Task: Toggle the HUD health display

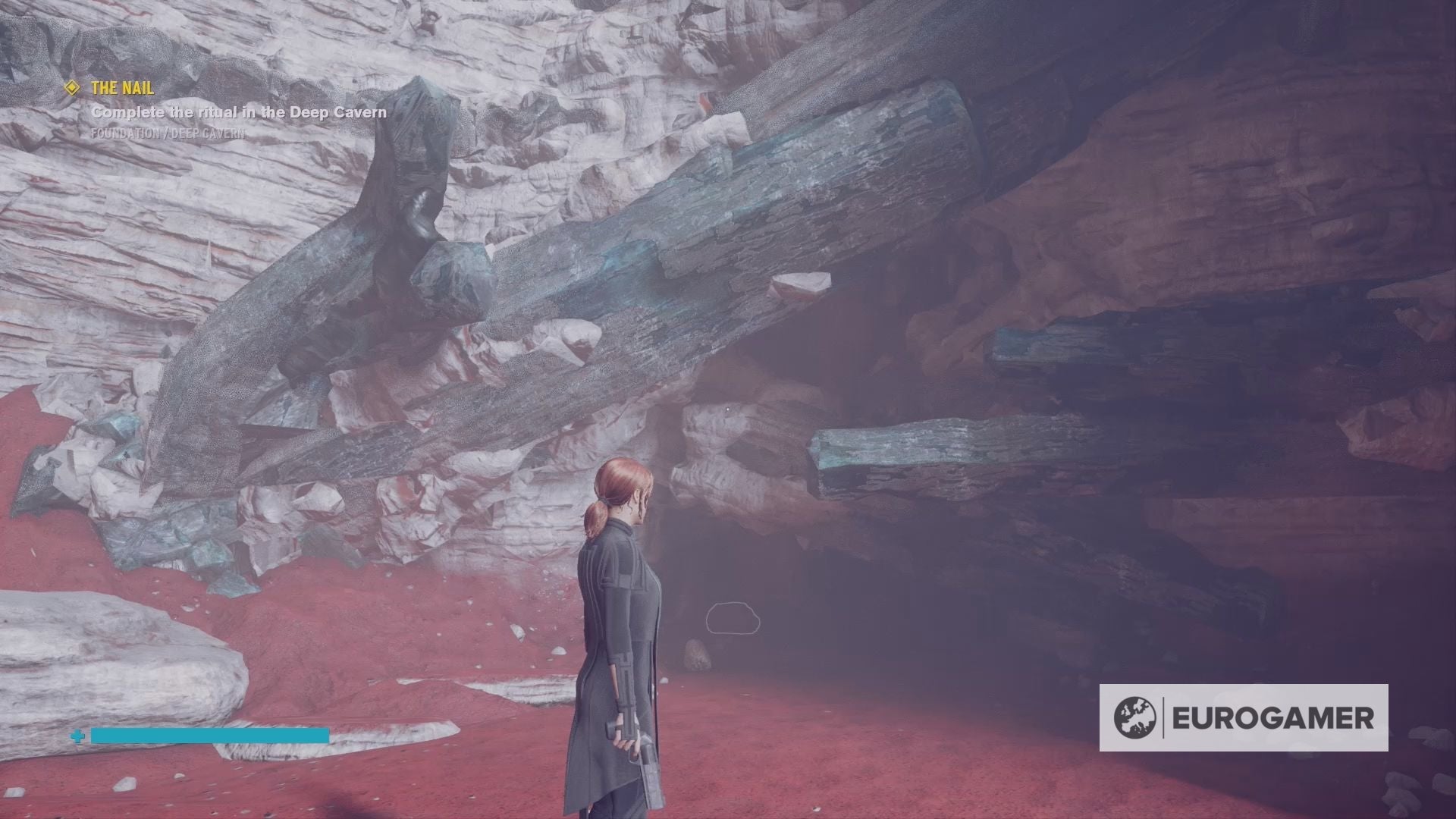Action: pos(209,736)
